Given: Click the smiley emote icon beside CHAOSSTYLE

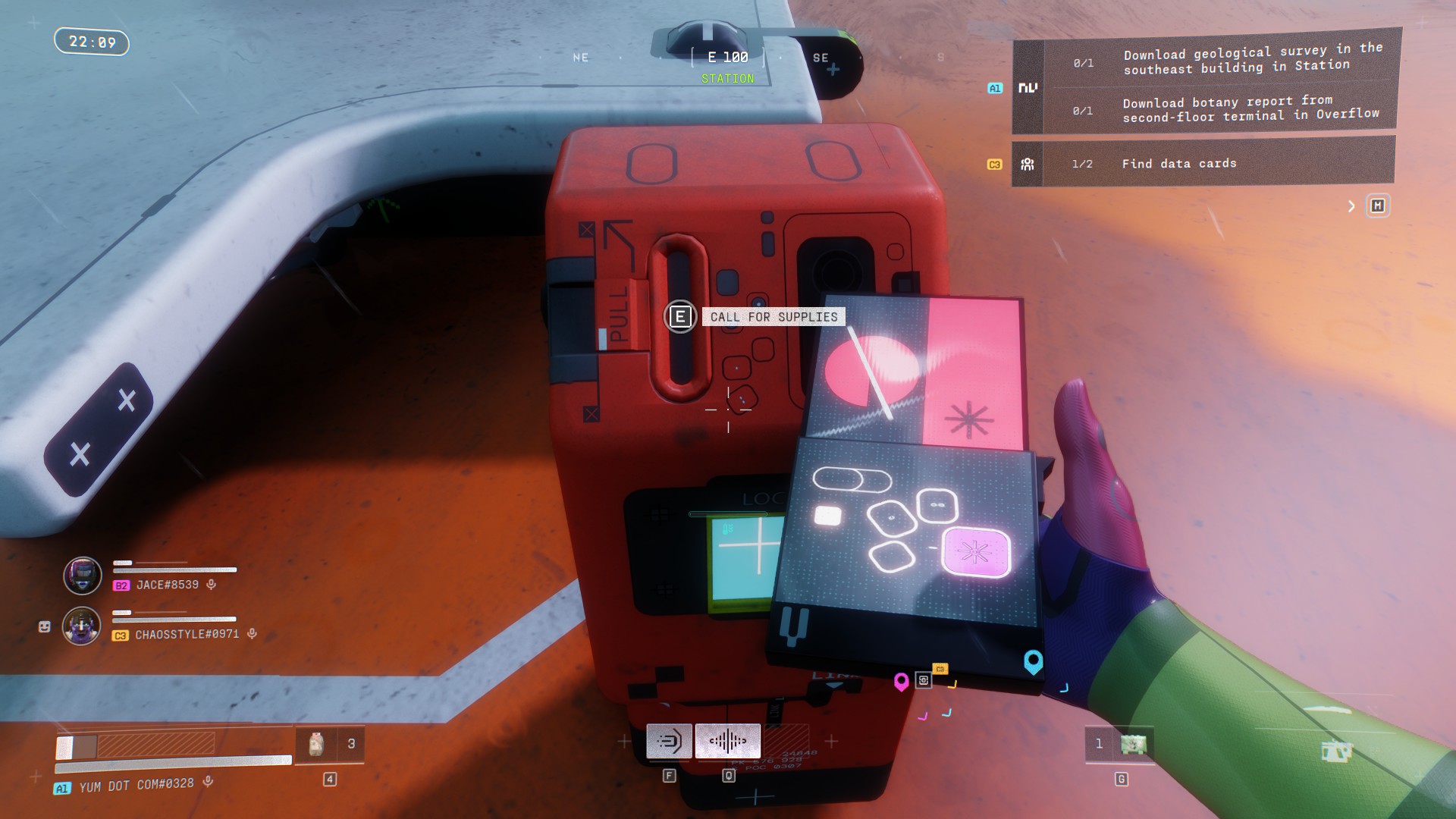Looking at the screenshot, I should pos(45,626).
